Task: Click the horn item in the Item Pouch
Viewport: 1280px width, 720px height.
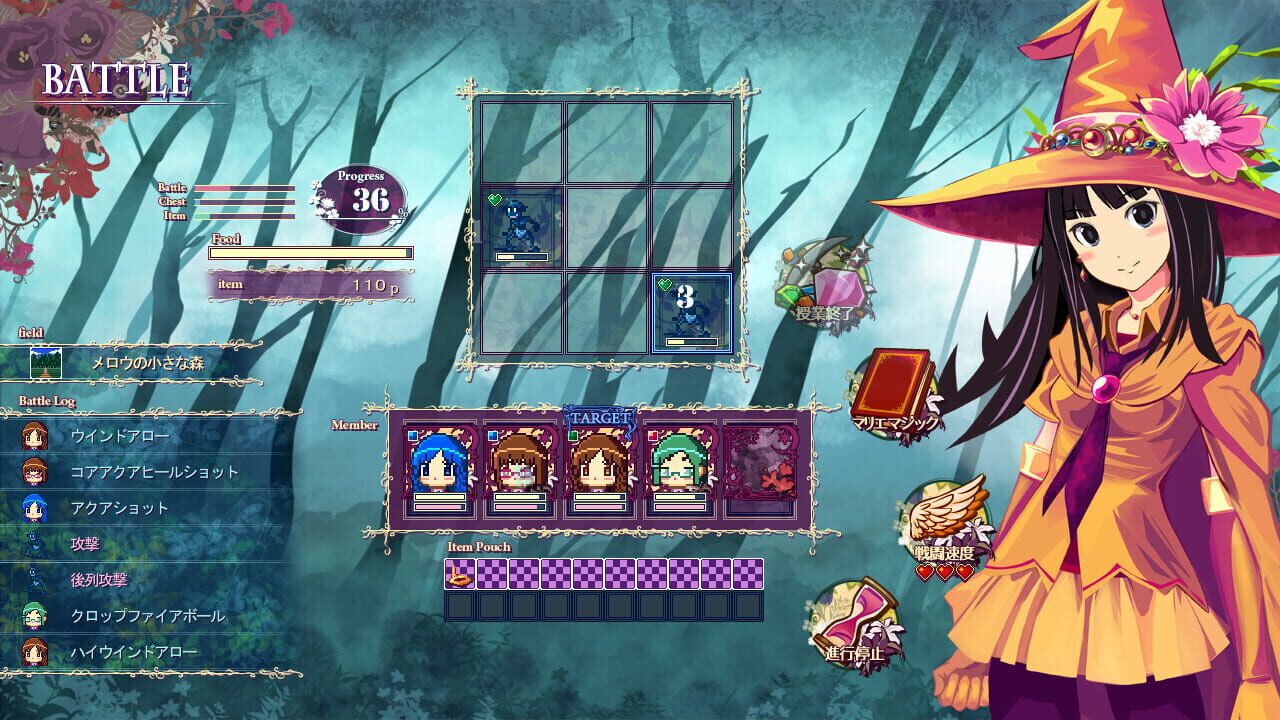Action: pyautogui.click(x=458, y=573)
